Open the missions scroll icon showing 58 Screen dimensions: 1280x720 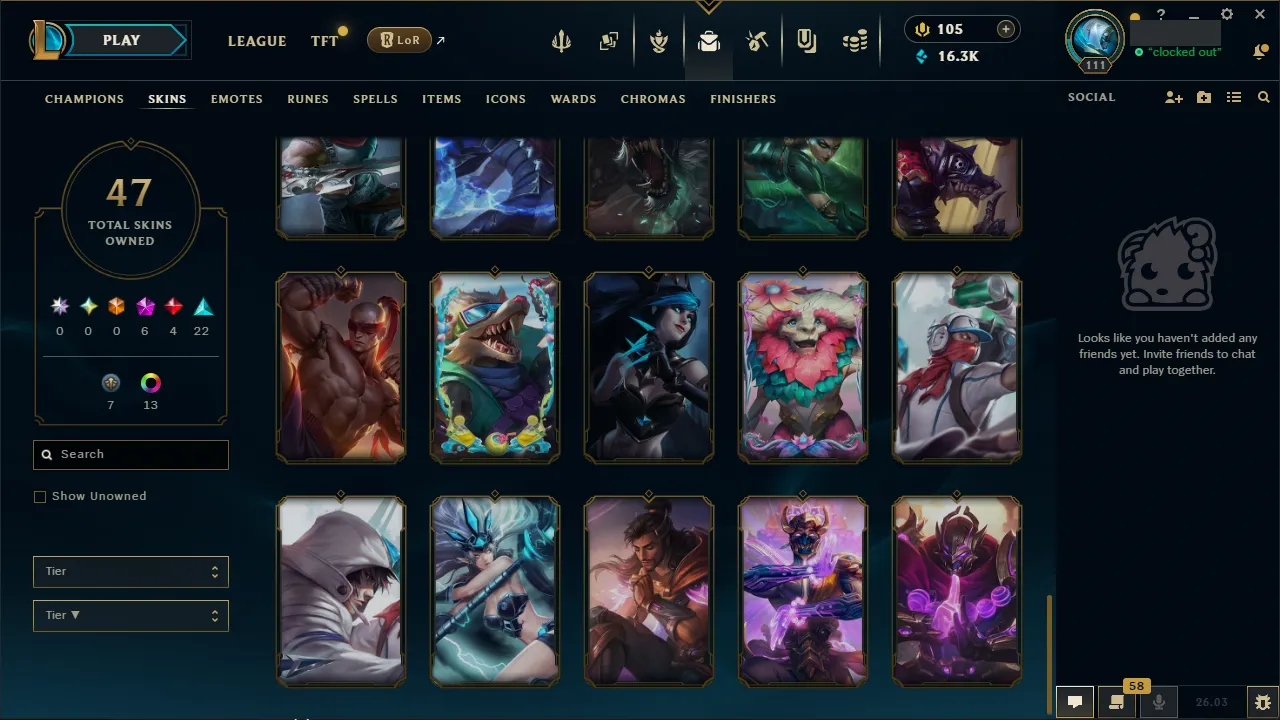tap(1117, 701)
